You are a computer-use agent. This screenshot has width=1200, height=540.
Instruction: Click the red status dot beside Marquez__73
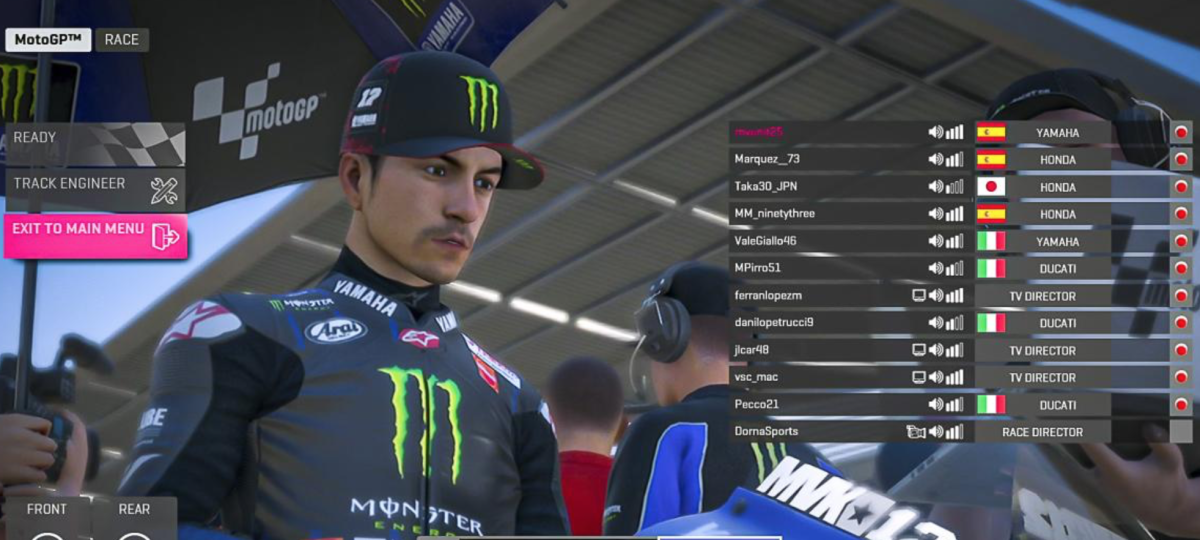pyautogui.click(x=1181, y=160)
